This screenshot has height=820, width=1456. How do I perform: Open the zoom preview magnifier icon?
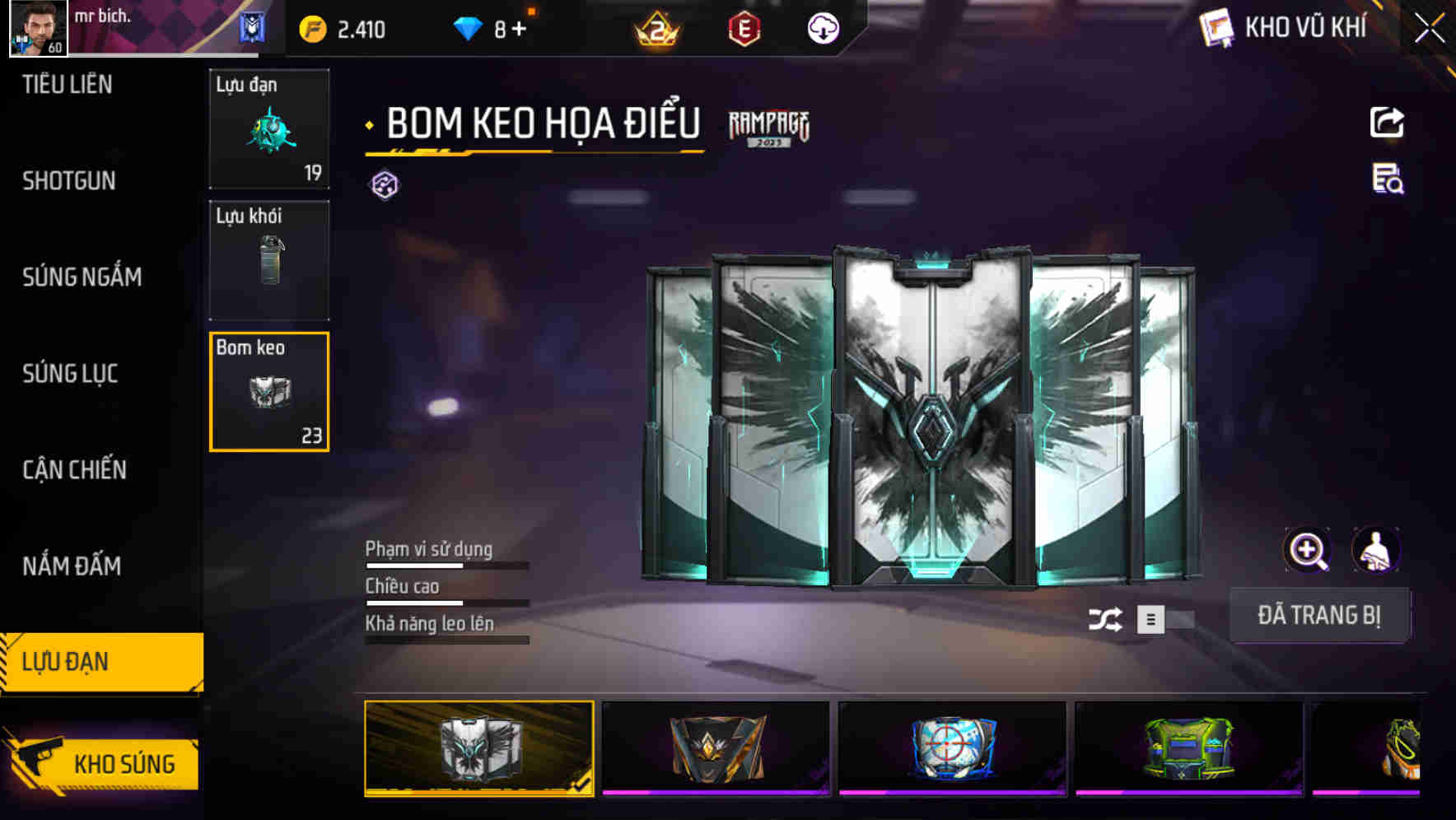(1307, 550)
